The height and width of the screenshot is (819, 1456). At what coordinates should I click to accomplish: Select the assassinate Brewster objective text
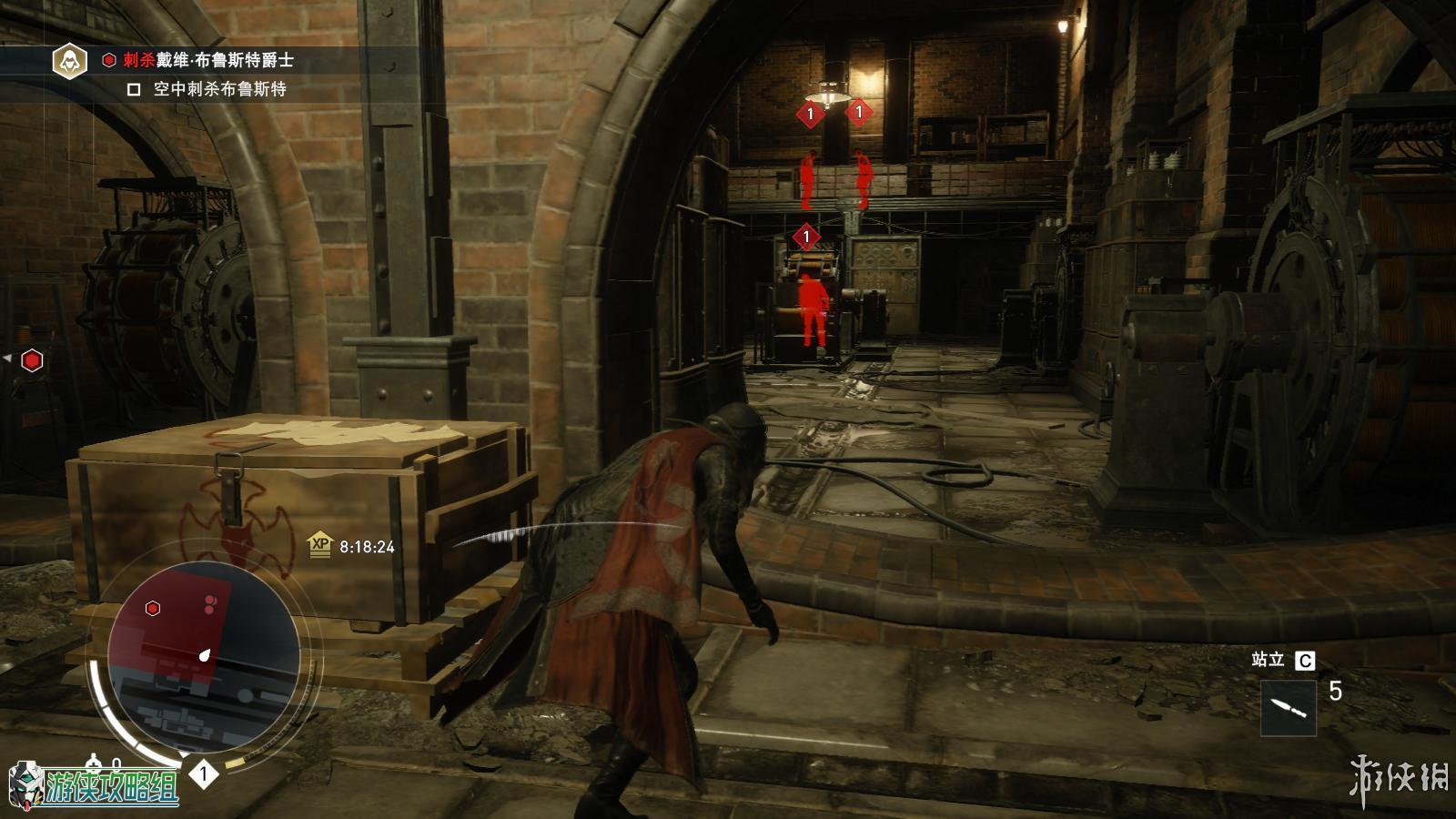coord(208,60)
